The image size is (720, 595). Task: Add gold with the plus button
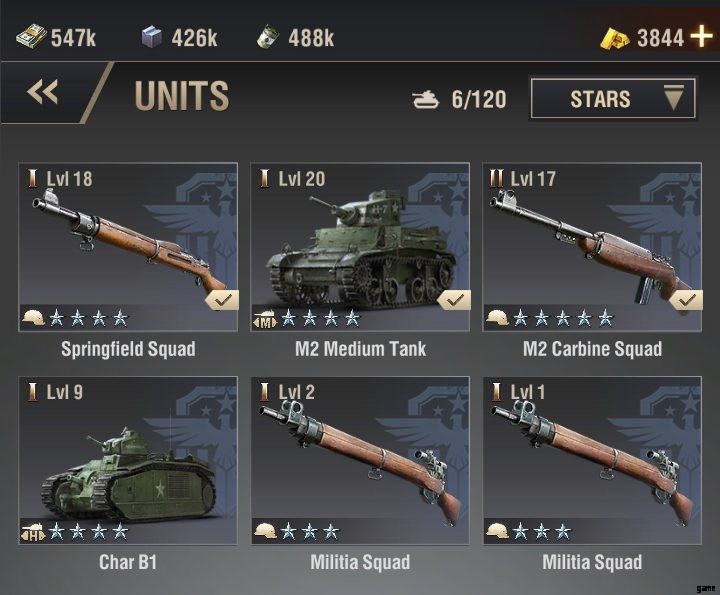tap(702, 37)
